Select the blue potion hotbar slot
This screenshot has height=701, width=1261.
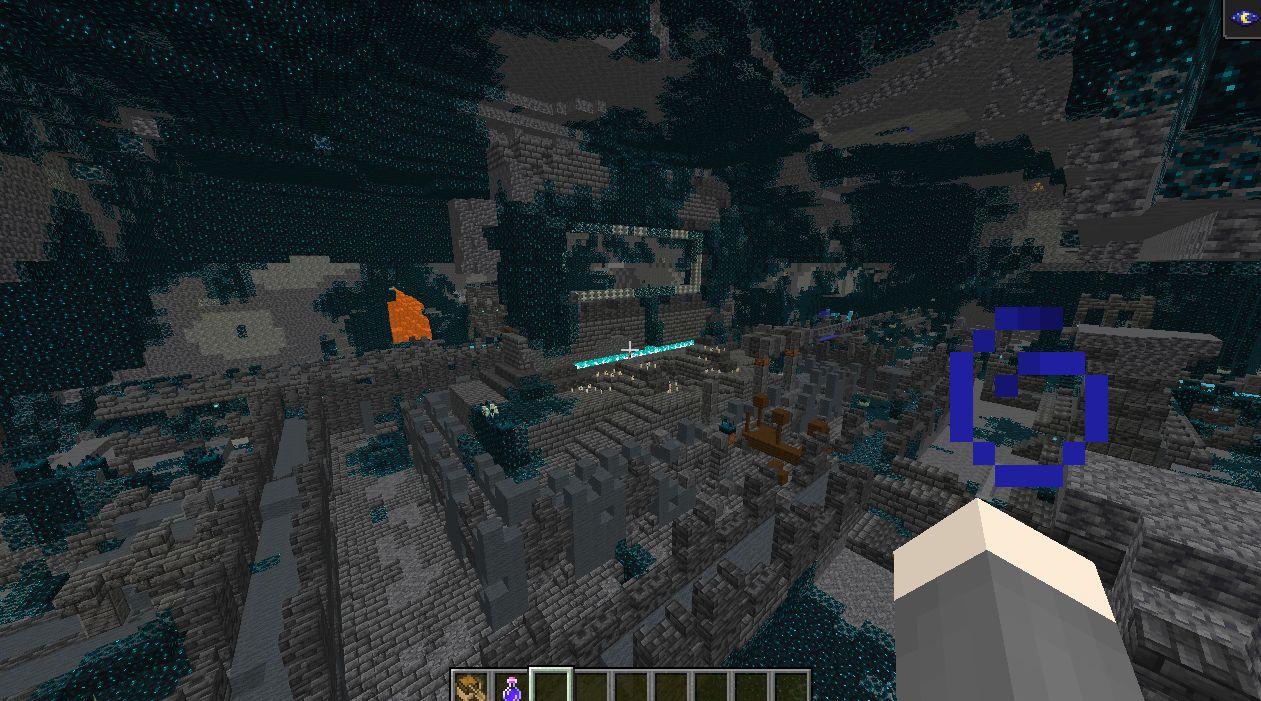click(x=511, y=687)
